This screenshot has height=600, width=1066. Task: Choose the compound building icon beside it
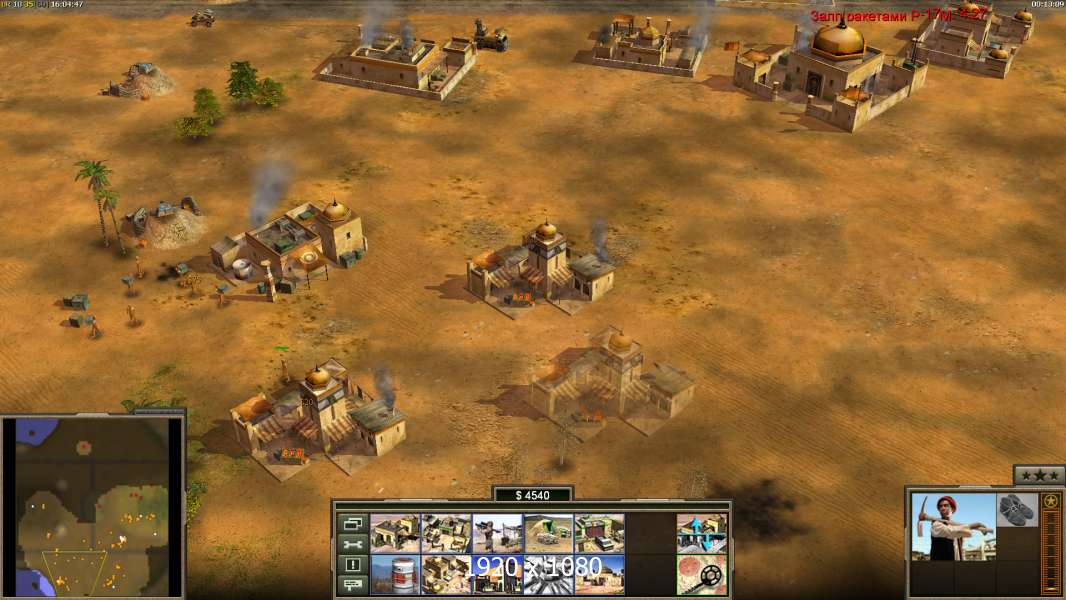(446, 533)
